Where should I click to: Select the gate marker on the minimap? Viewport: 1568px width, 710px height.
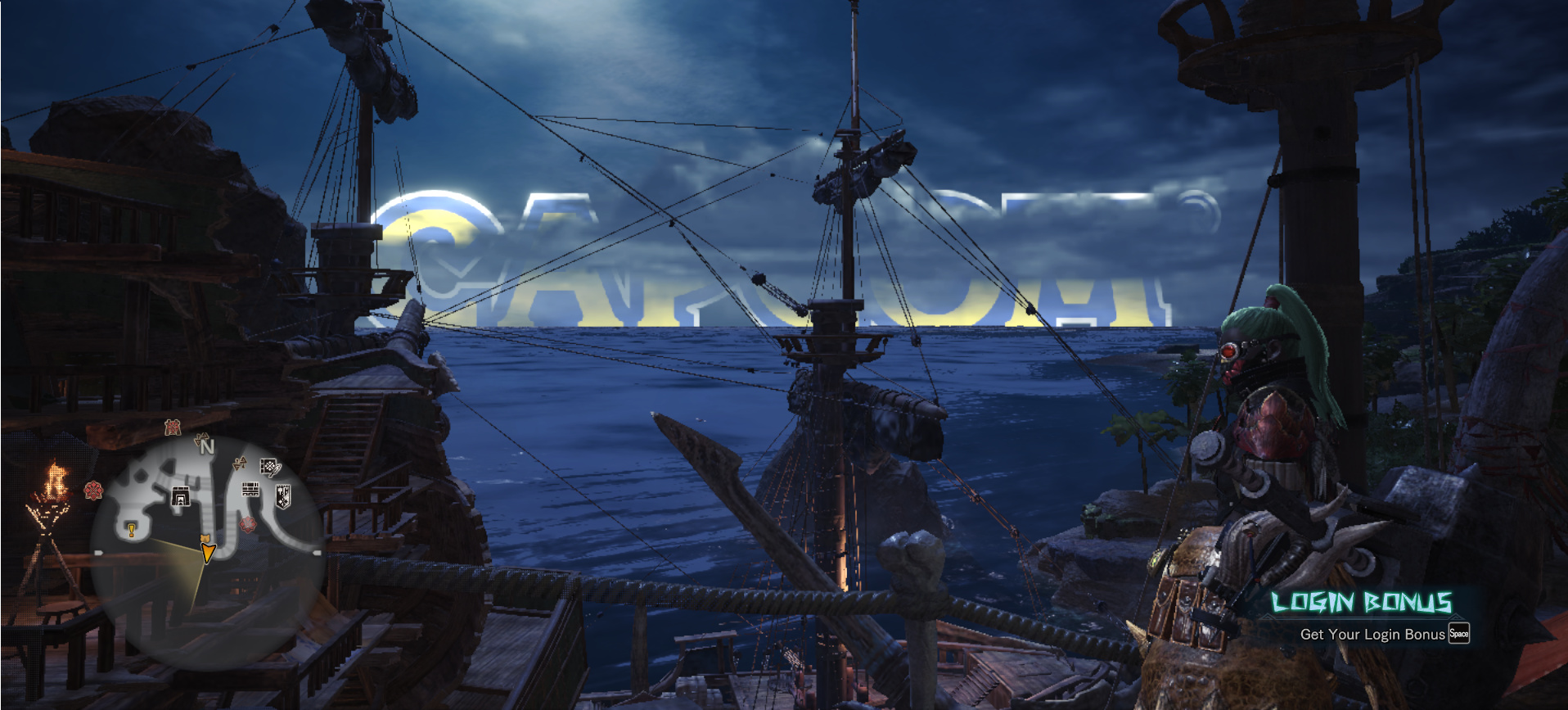point(181,496)
